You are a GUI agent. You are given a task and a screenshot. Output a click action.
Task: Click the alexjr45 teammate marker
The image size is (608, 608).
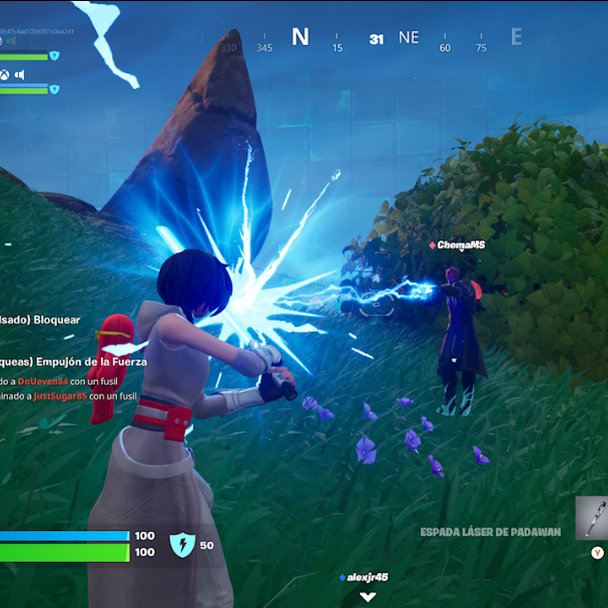[364, 577]
